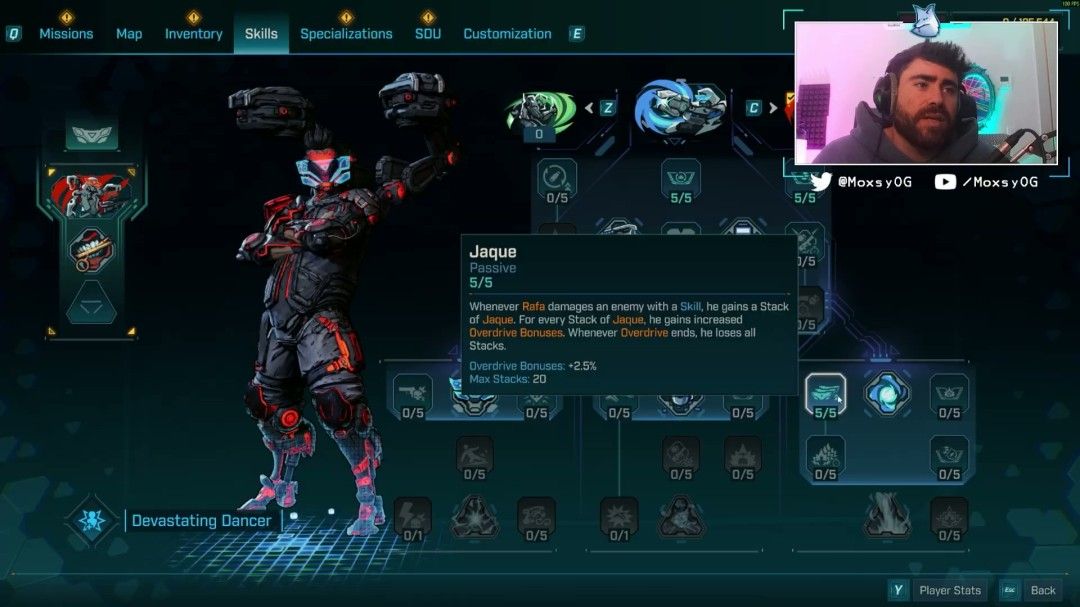Choose the red augment slot with the blade icon
Screen dimensions: 1080x607
coord(91,250)
